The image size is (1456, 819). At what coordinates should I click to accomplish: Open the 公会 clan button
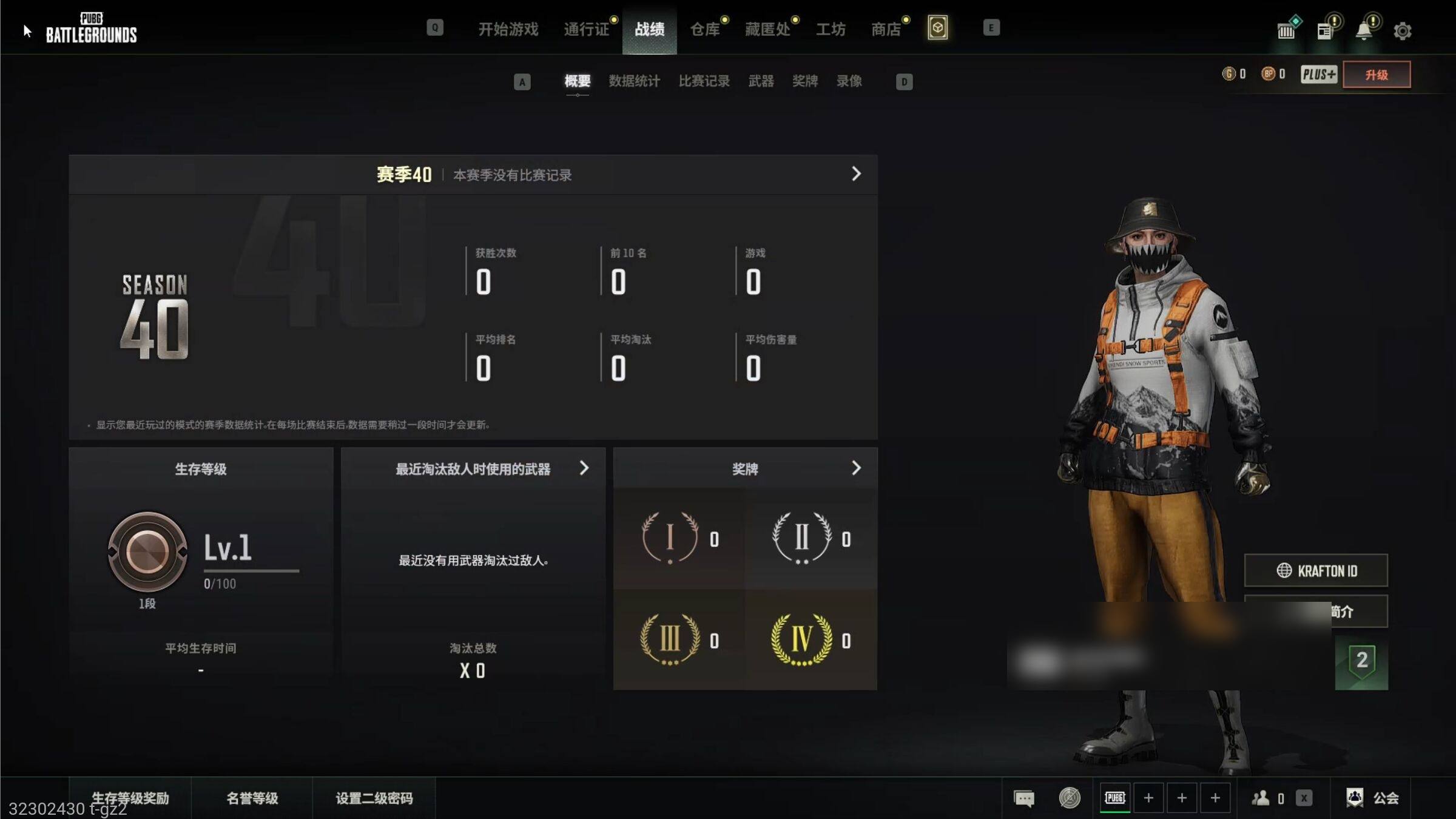[x=1373, y=798]
